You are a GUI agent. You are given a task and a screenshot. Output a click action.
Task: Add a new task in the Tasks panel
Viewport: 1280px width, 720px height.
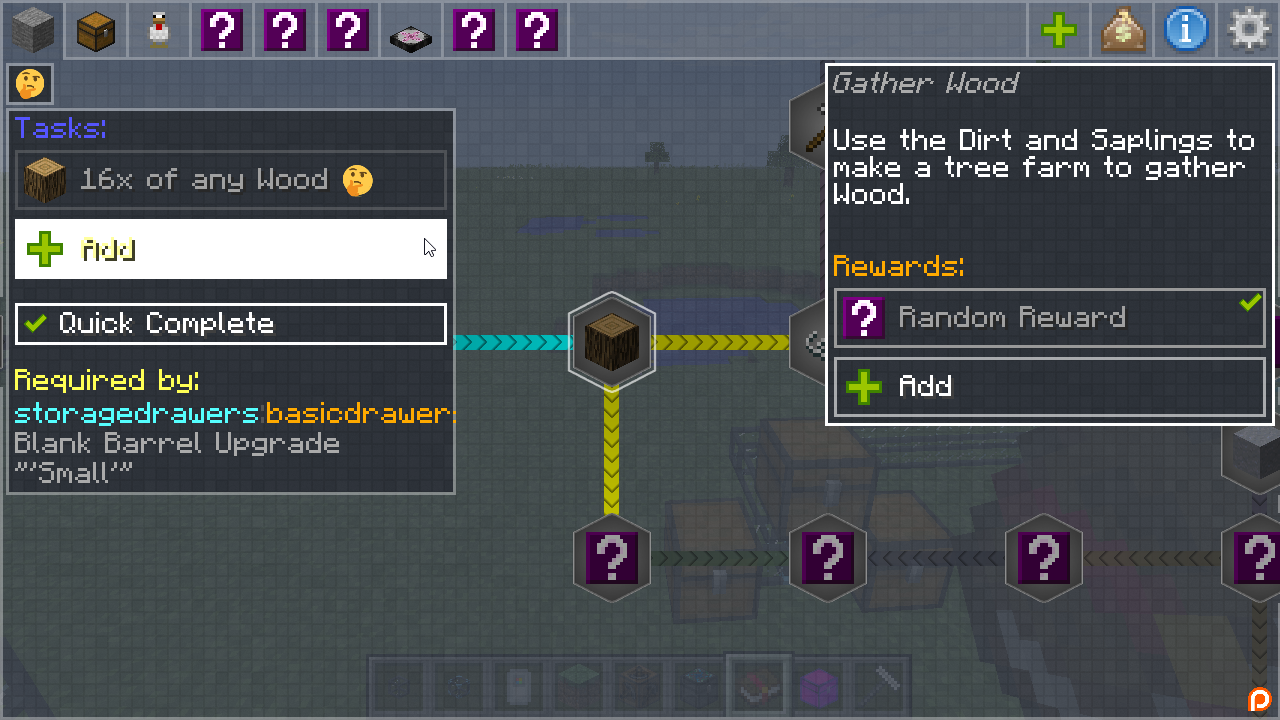point(230,249)
